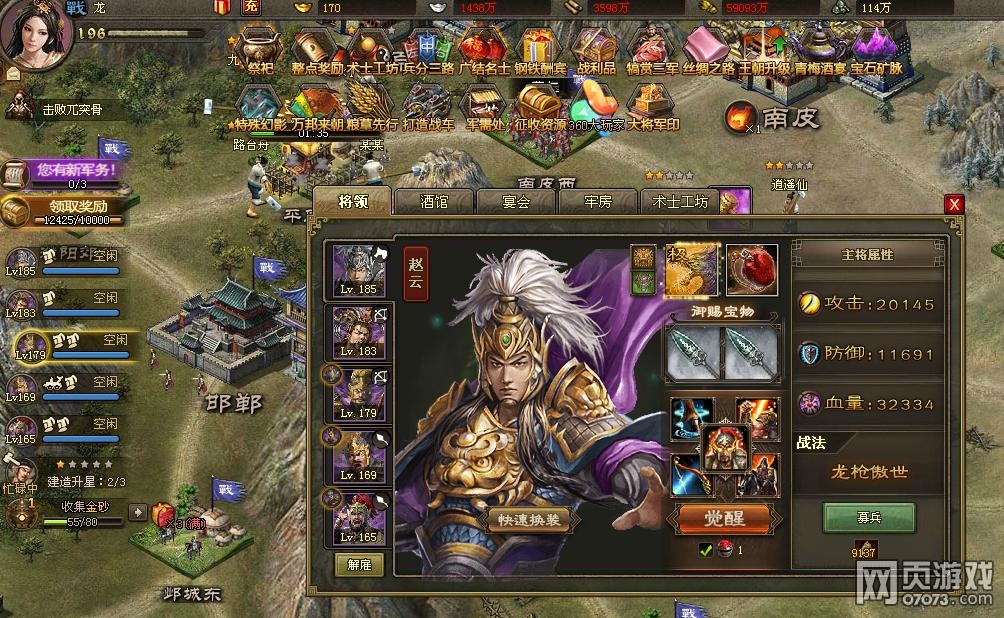Select the red gem treasure slot

pos(752,267)
